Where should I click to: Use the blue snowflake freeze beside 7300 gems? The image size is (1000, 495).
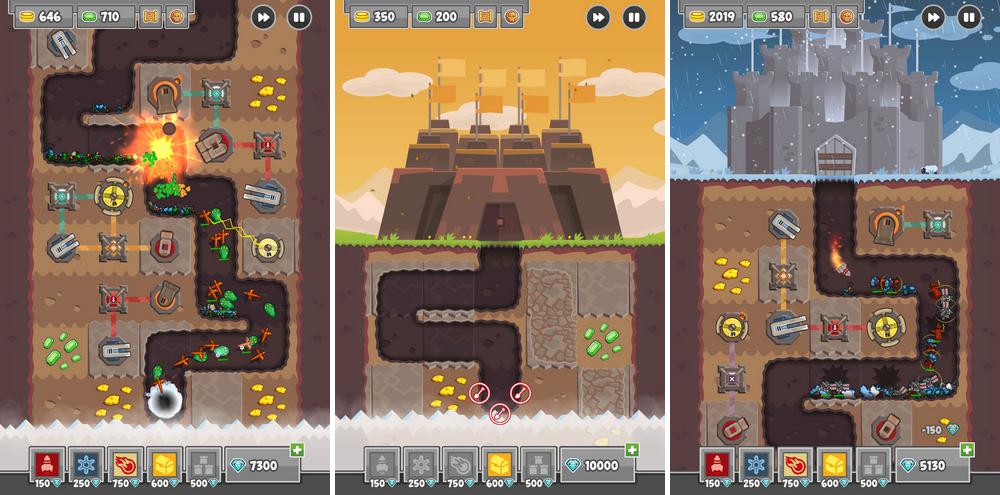86,464
